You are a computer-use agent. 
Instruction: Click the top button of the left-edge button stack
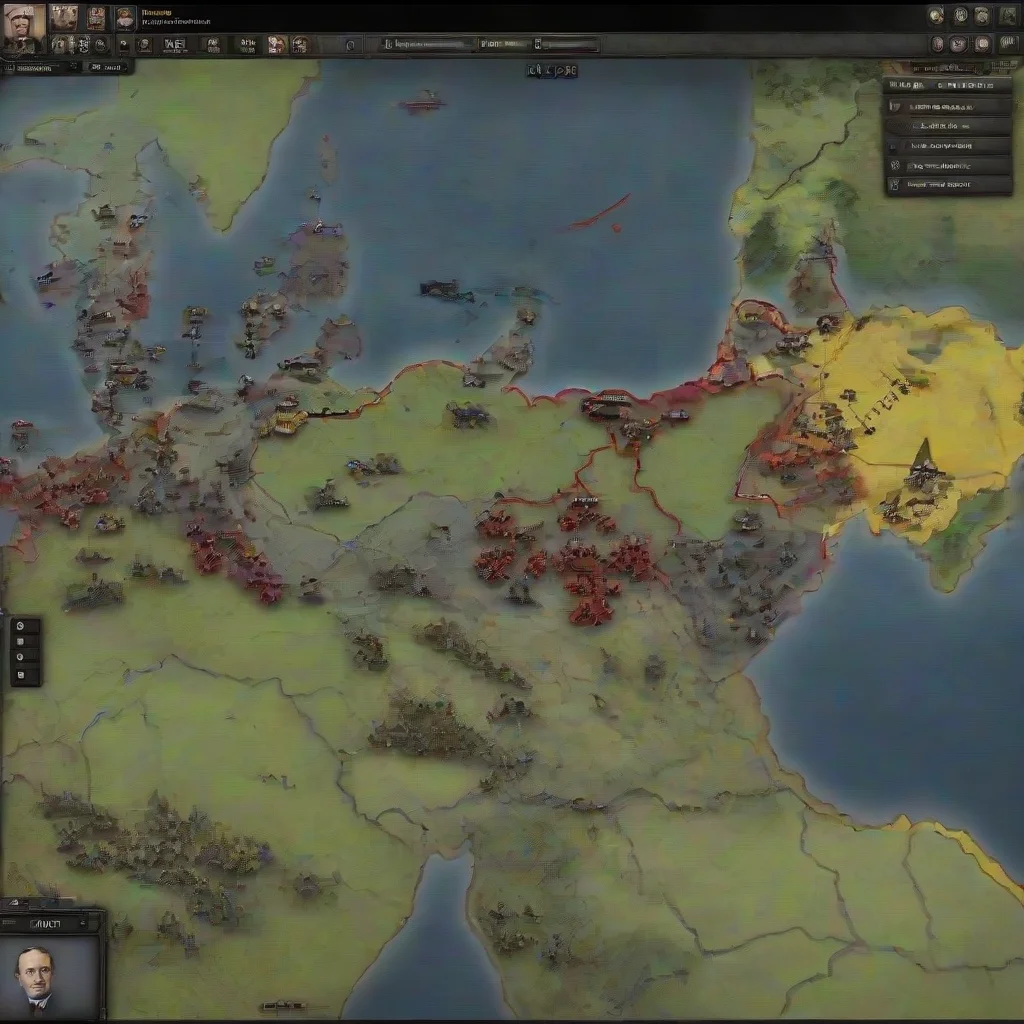(25, 627)
